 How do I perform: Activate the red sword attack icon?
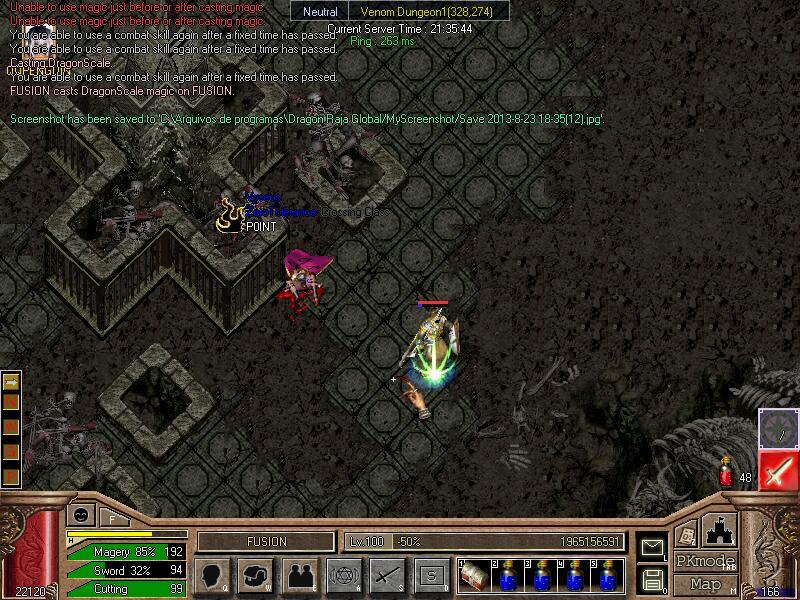coord(777,470)
